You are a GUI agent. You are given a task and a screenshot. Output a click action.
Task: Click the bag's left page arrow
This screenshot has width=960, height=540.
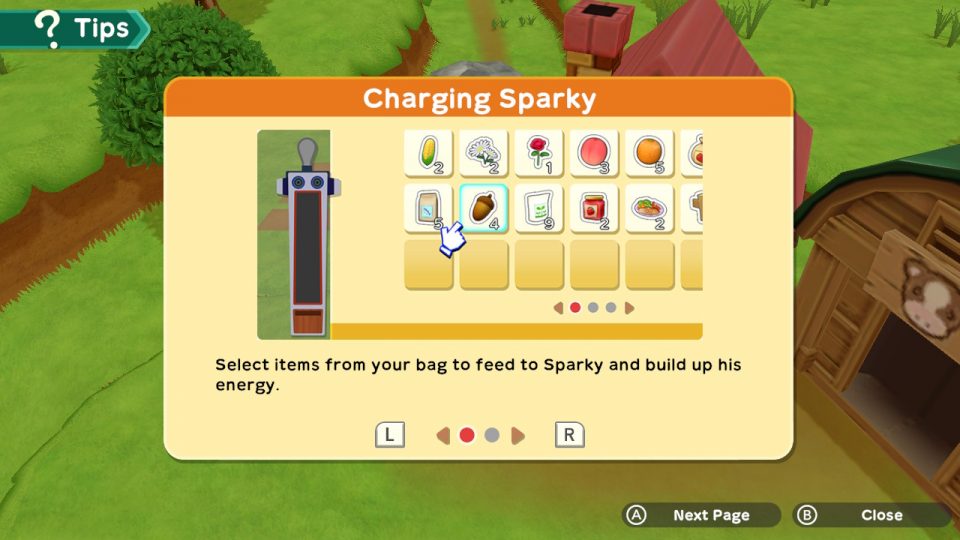pyautogui.click(x=558, y=308)
